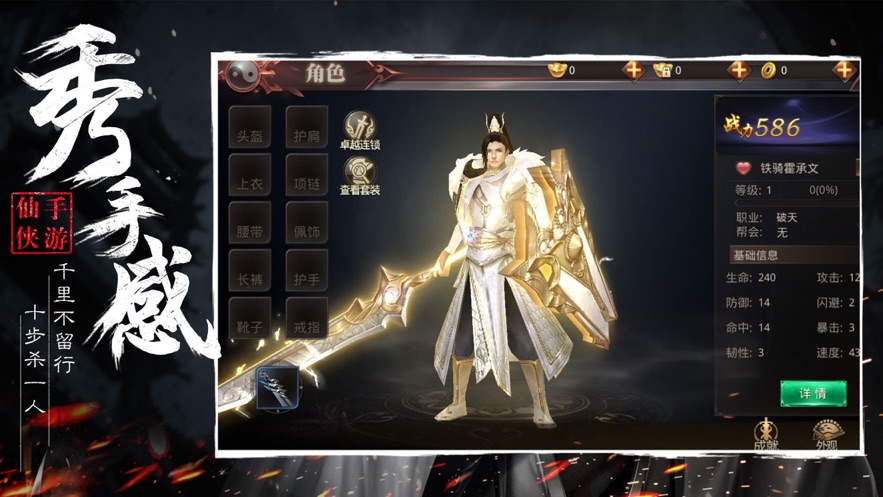Select the equipped weapon slot
Image resolution: width=883 pixels, height=497 pixels.
coord(277,387)
